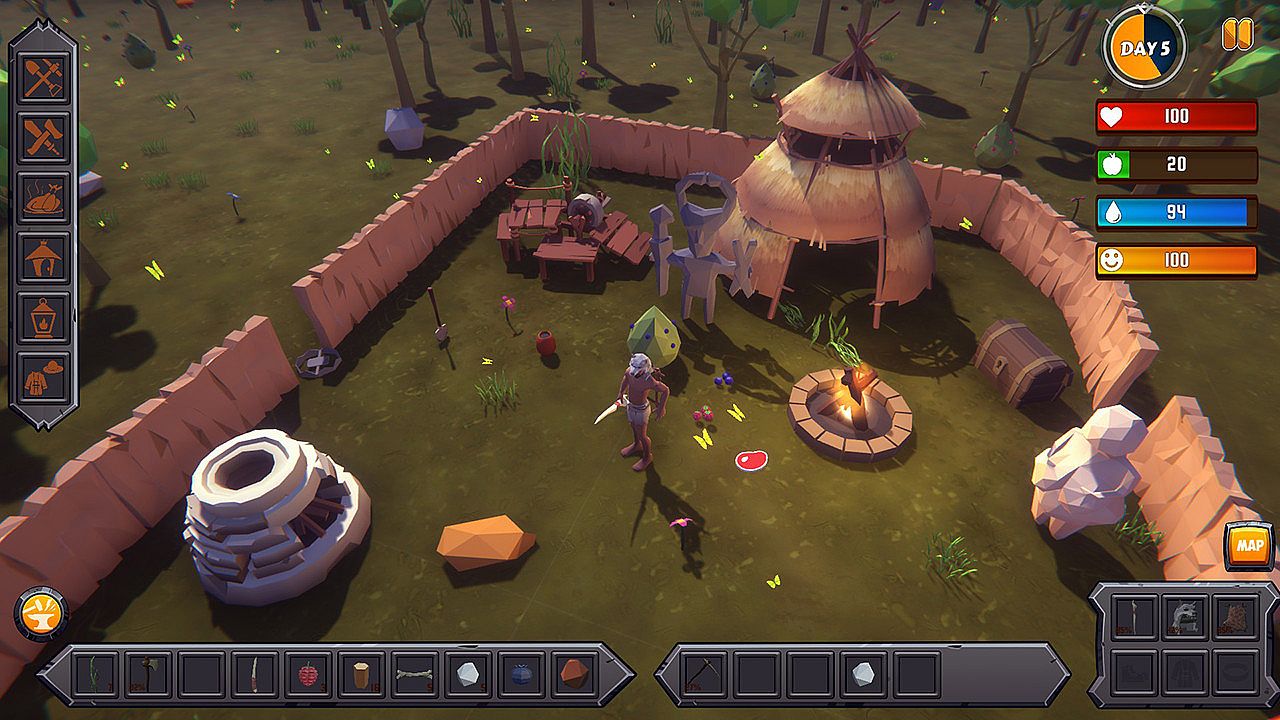Select the bone hotbar slot
Image resolution: width=1280 pixels, height=720 pixels.
(414, 675)
